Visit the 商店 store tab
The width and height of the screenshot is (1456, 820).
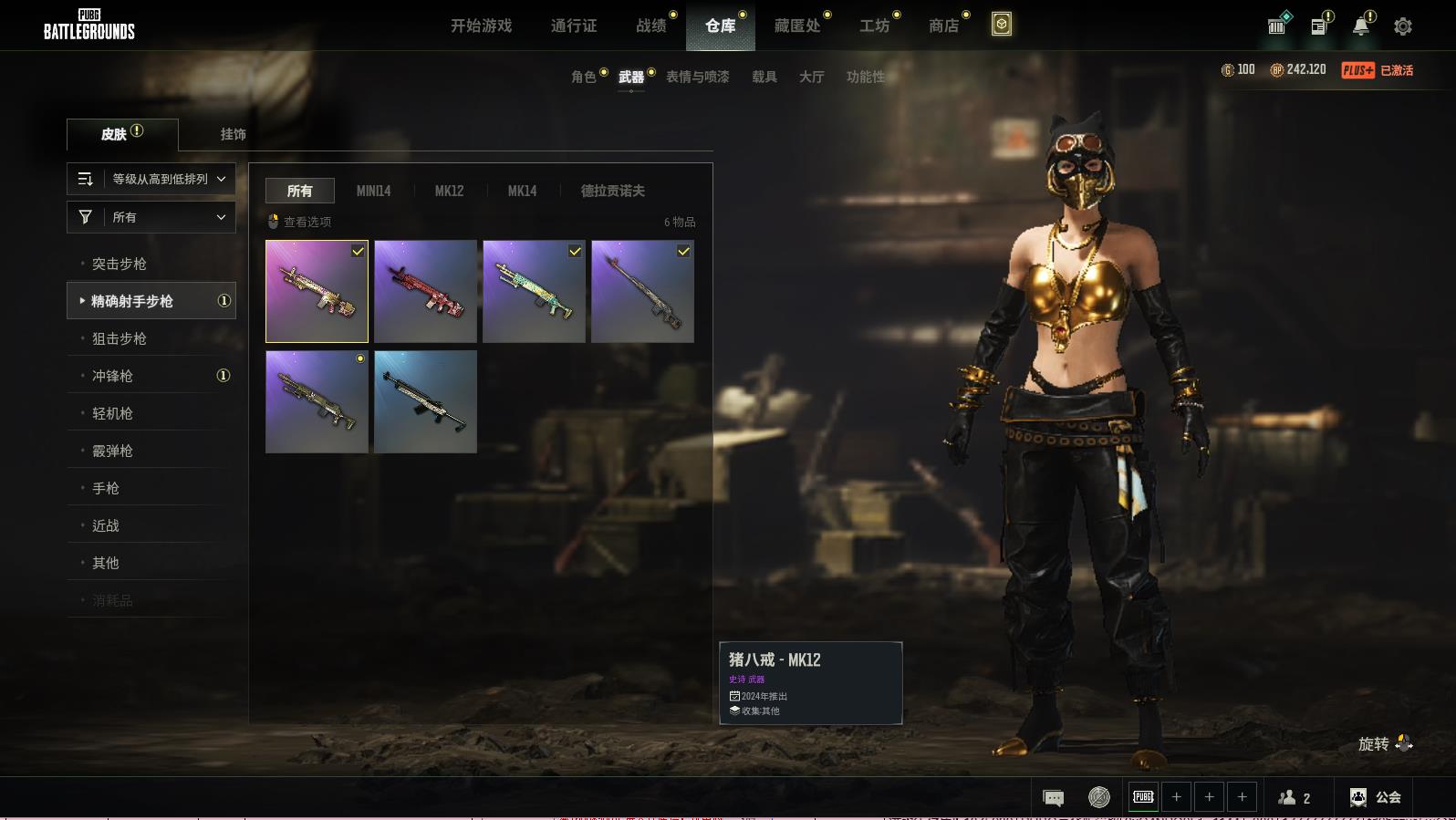pos(944,26)
